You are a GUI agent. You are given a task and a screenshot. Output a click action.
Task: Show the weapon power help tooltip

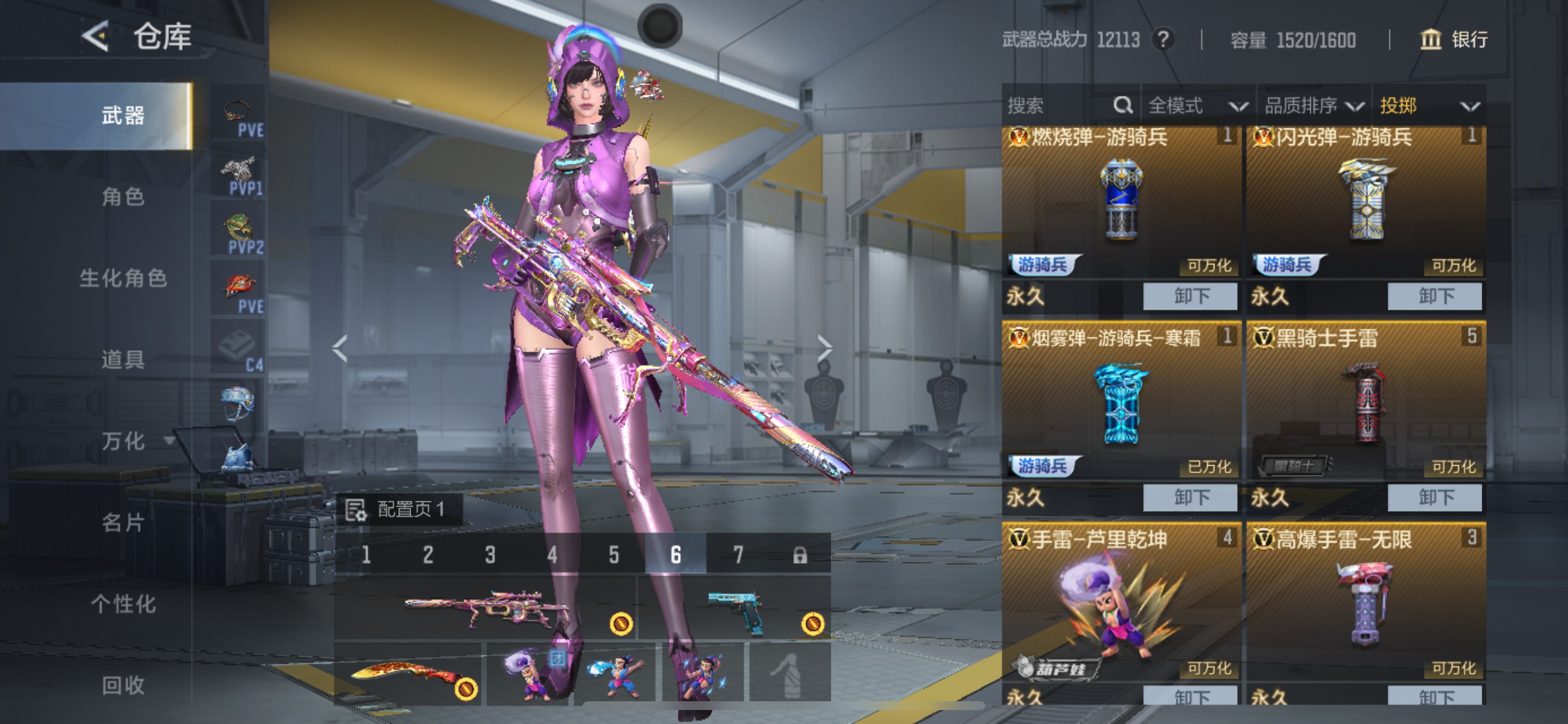coord(1163,40)
